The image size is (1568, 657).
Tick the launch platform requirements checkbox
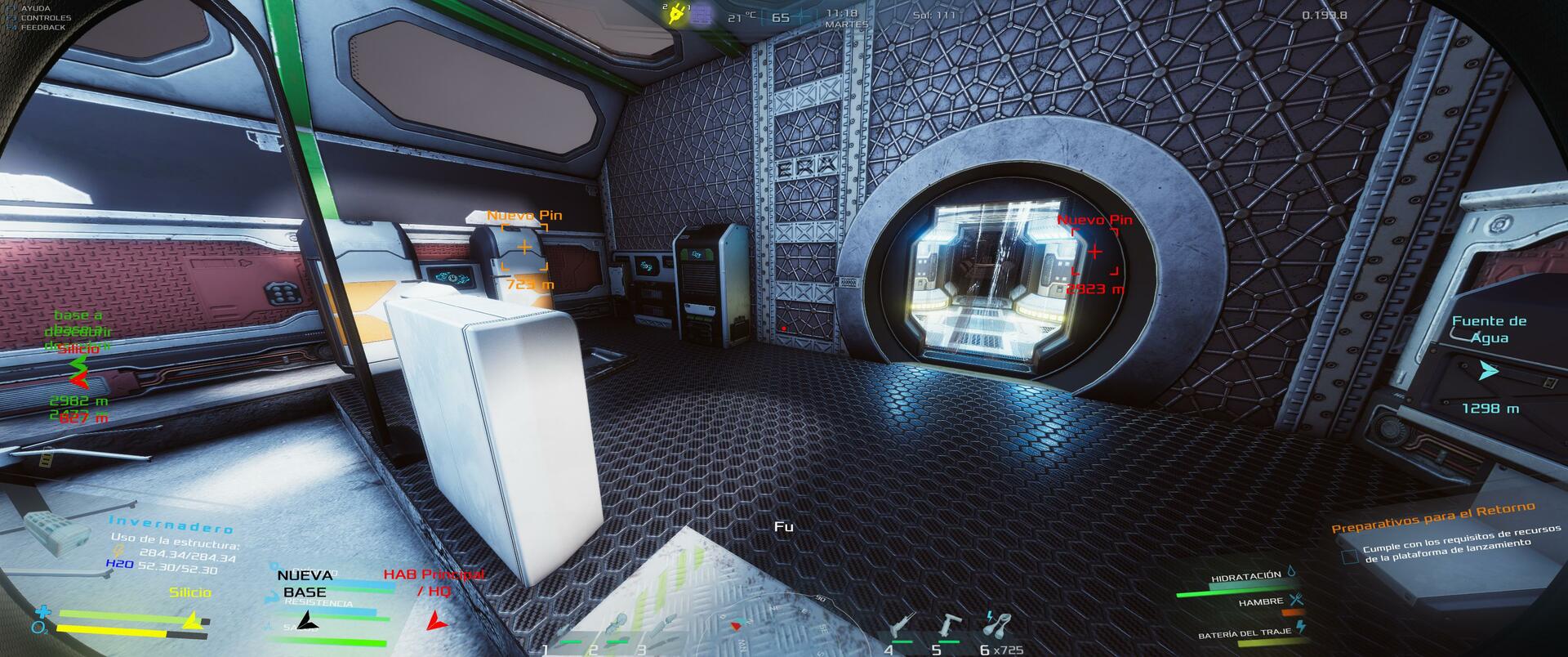[x=1351, y=556]
